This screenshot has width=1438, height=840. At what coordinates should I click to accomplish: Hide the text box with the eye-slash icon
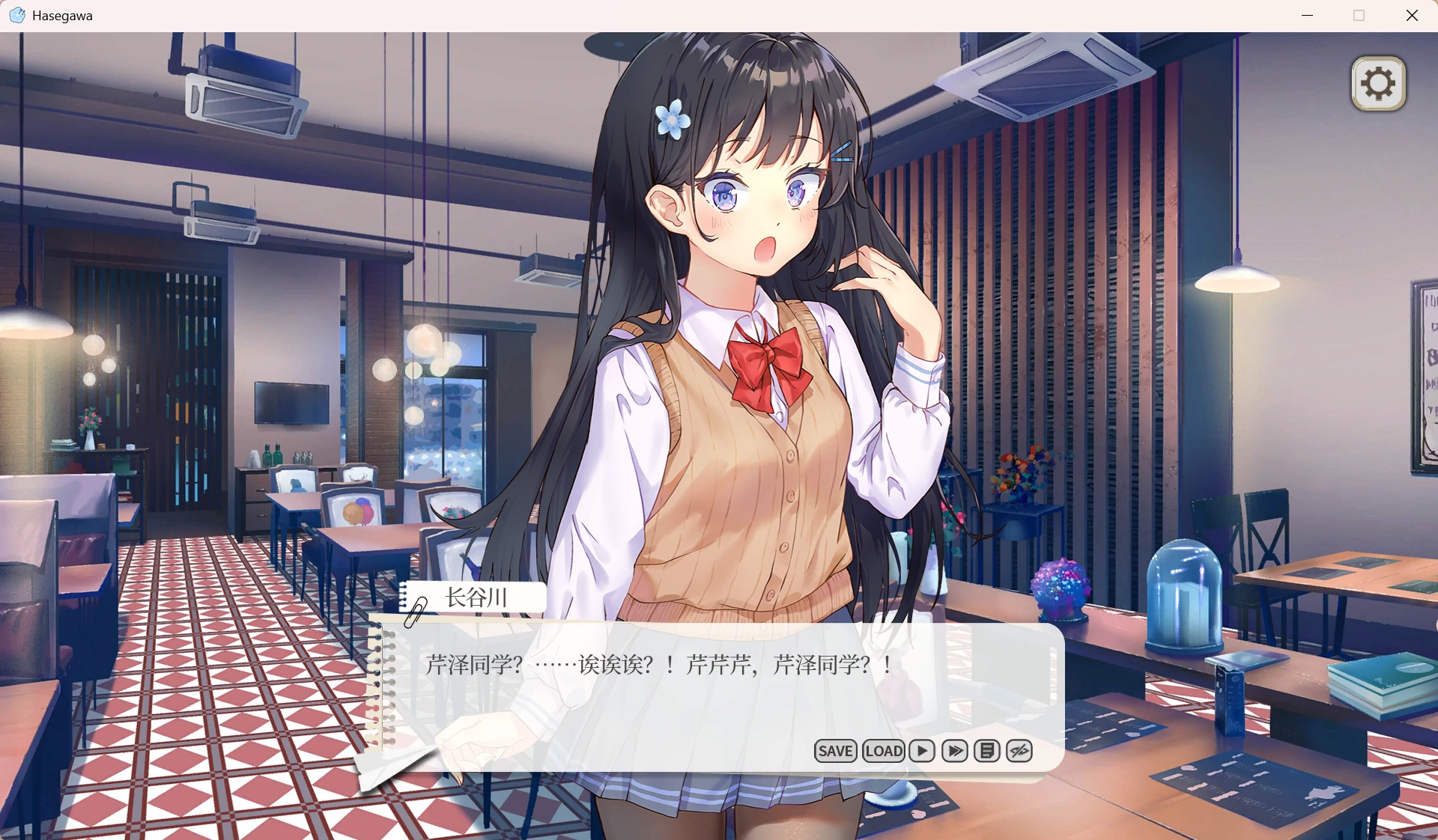click(1019, 751)
